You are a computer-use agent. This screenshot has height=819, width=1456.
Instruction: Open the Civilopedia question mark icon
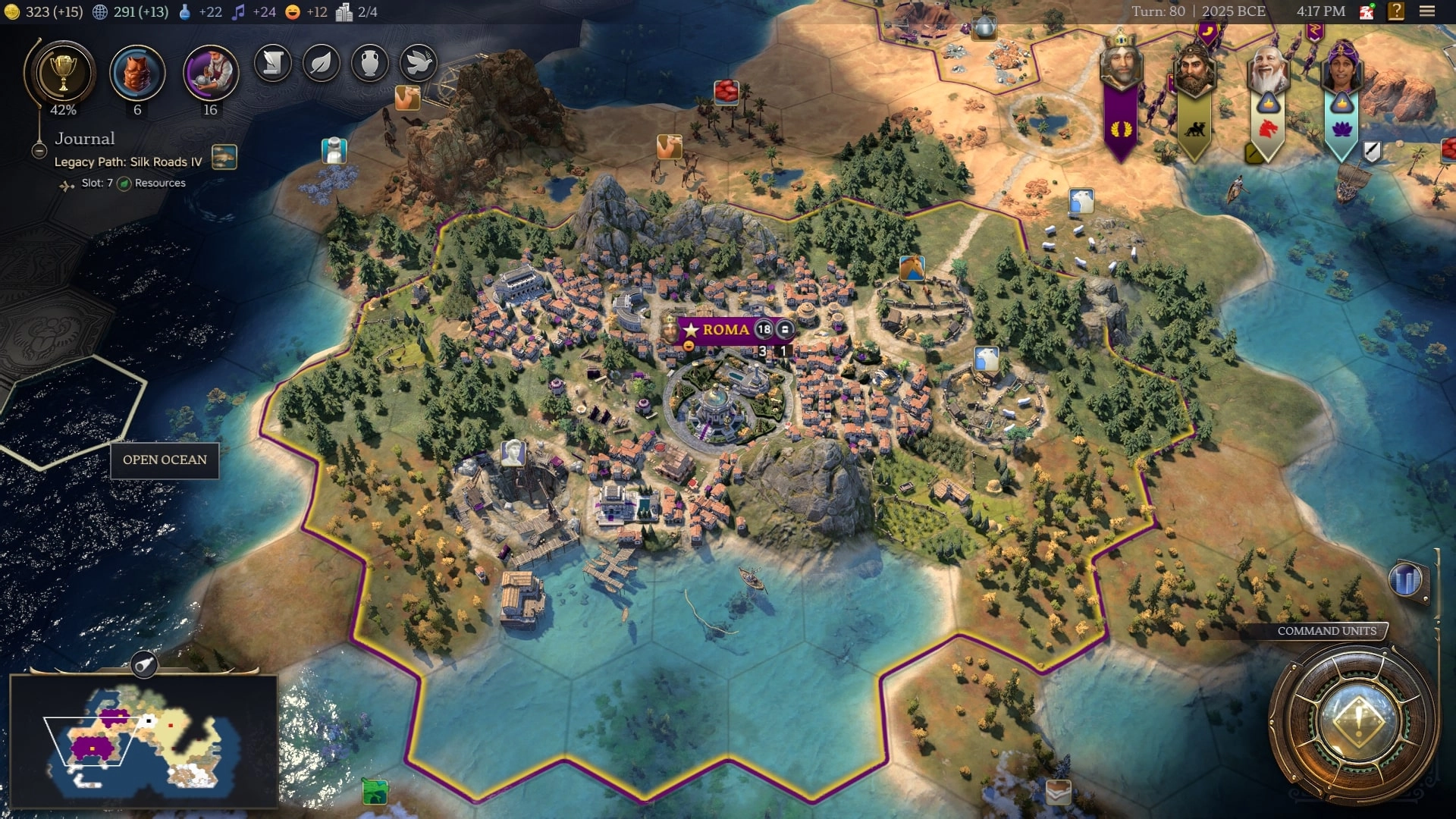point(1395,11)
